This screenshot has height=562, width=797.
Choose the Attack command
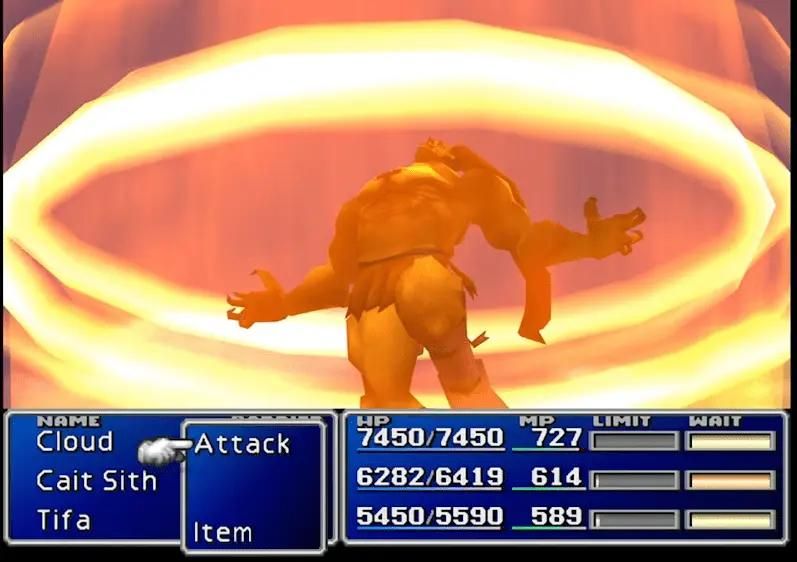(242, 443)
